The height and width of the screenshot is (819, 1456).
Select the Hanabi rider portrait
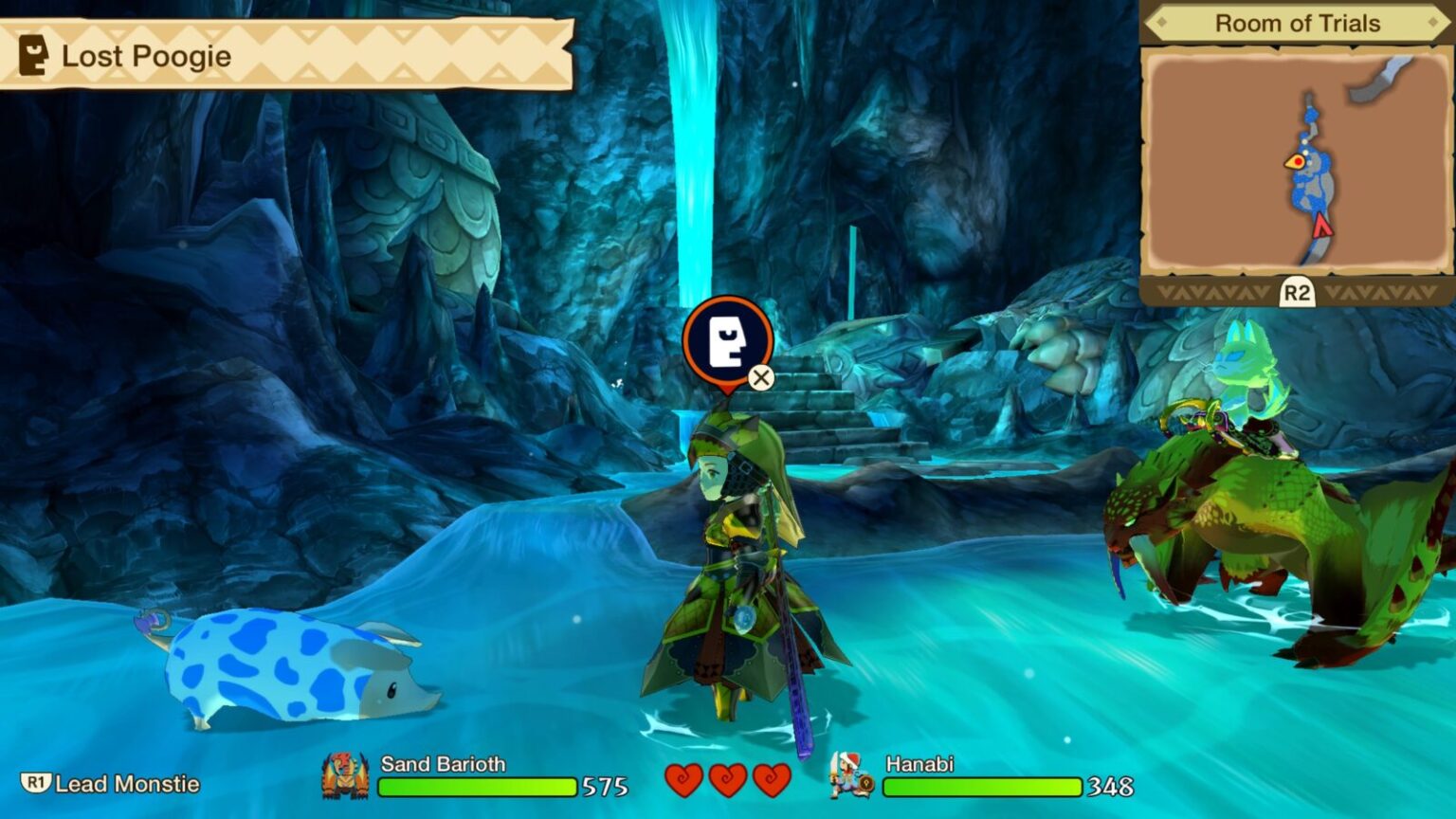click(x=851, y=774)
